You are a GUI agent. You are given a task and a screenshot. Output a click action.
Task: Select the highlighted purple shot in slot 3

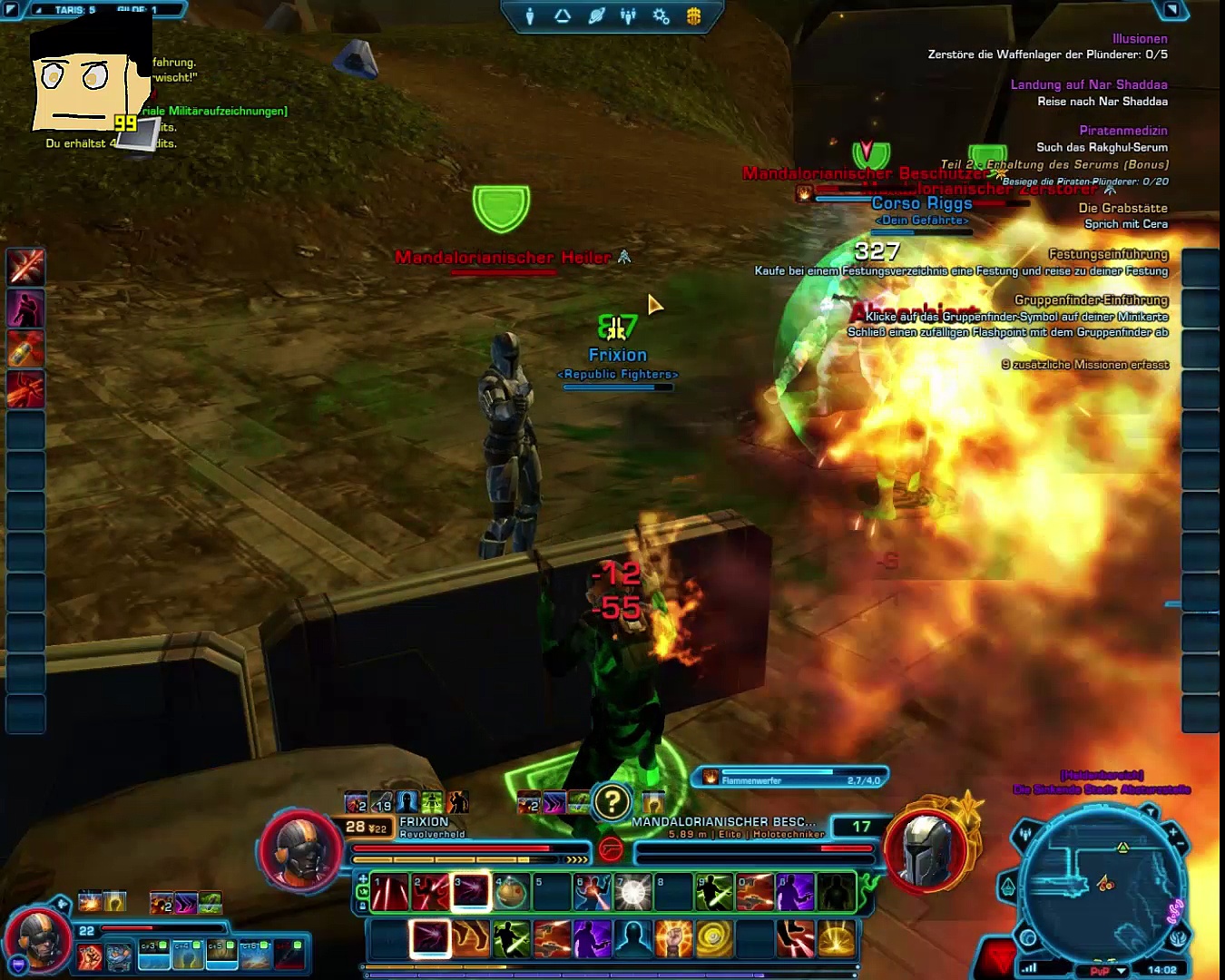471,892
